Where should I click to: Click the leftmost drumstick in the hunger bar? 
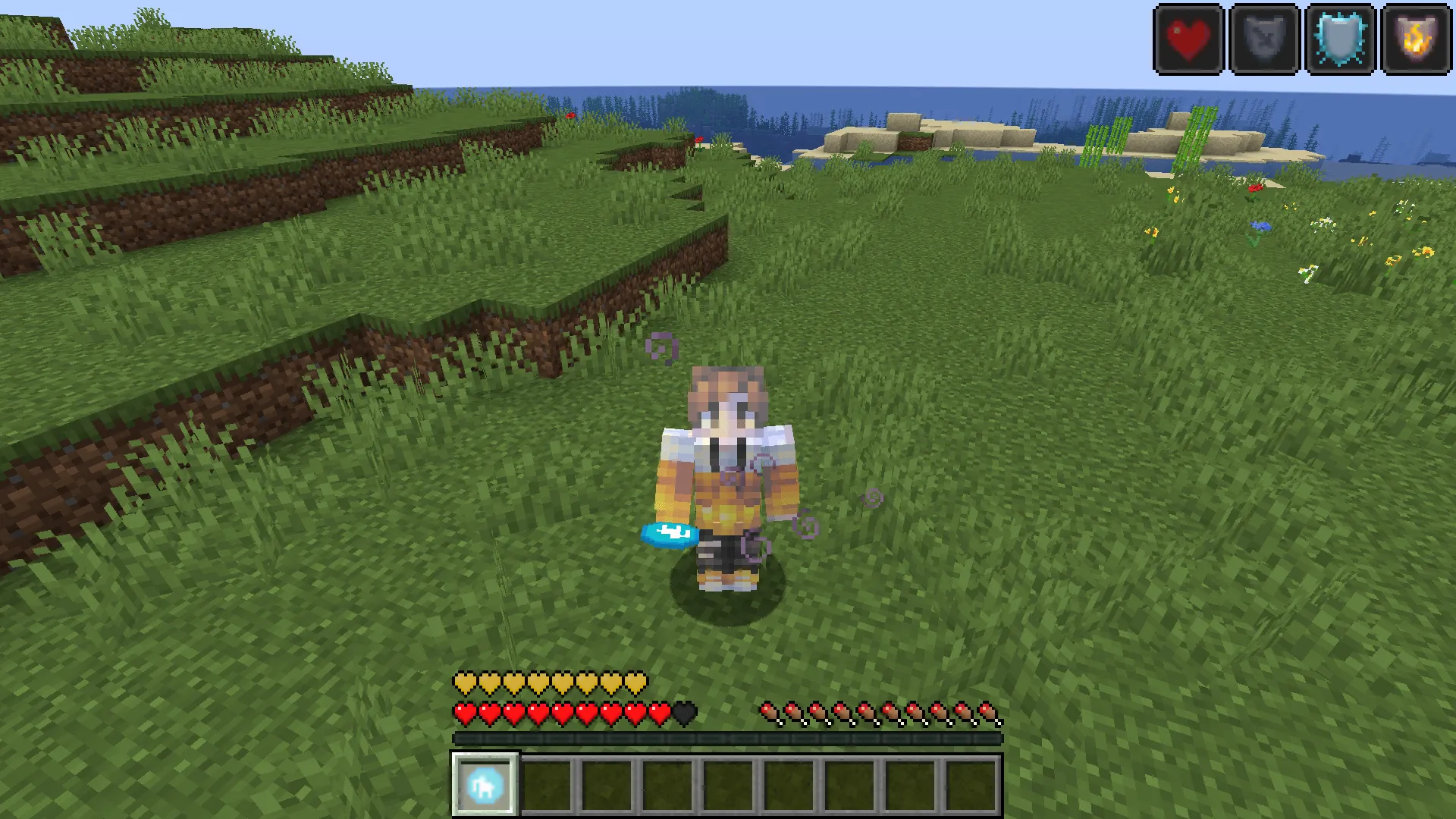[768, 714]
